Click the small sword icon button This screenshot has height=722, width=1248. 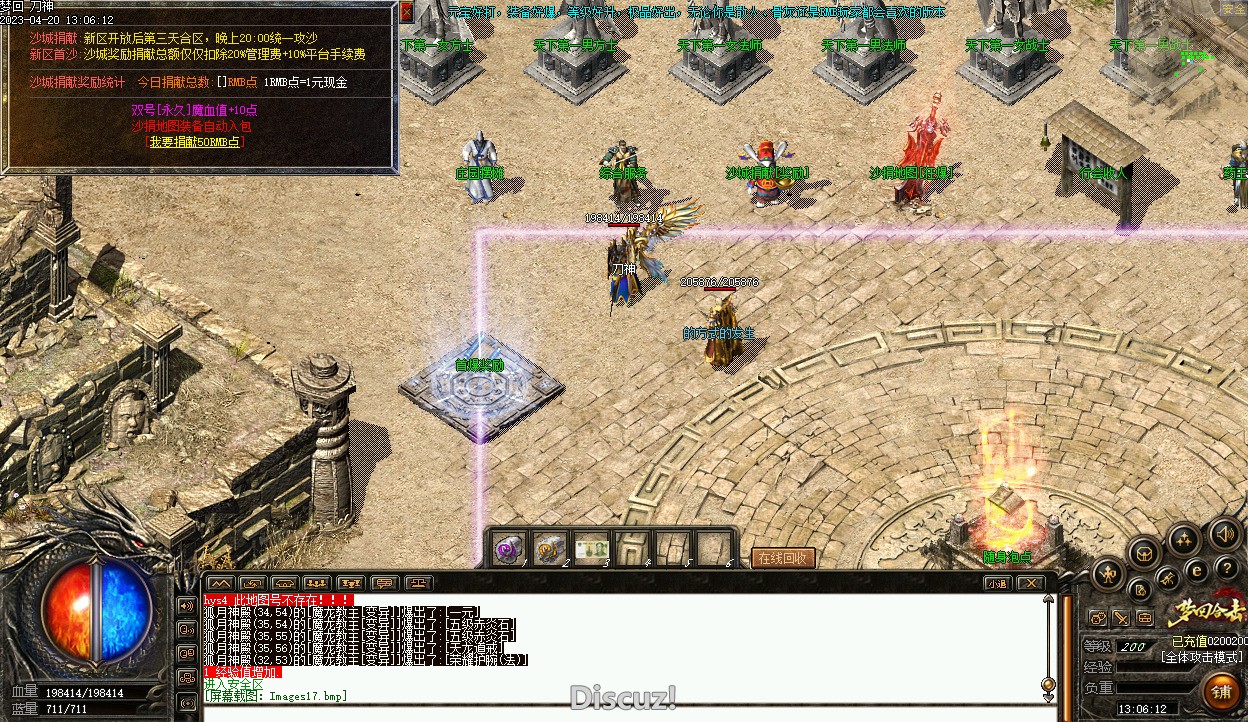(1122, 619)
